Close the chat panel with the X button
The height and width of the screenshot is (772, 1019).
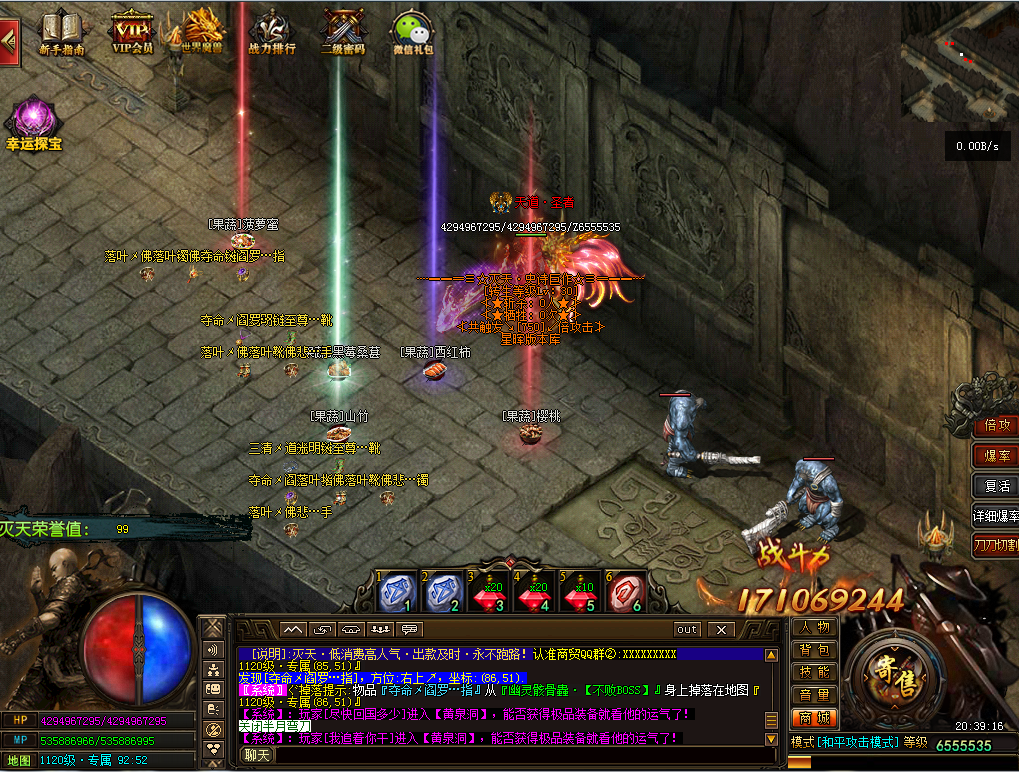[721, 630]
